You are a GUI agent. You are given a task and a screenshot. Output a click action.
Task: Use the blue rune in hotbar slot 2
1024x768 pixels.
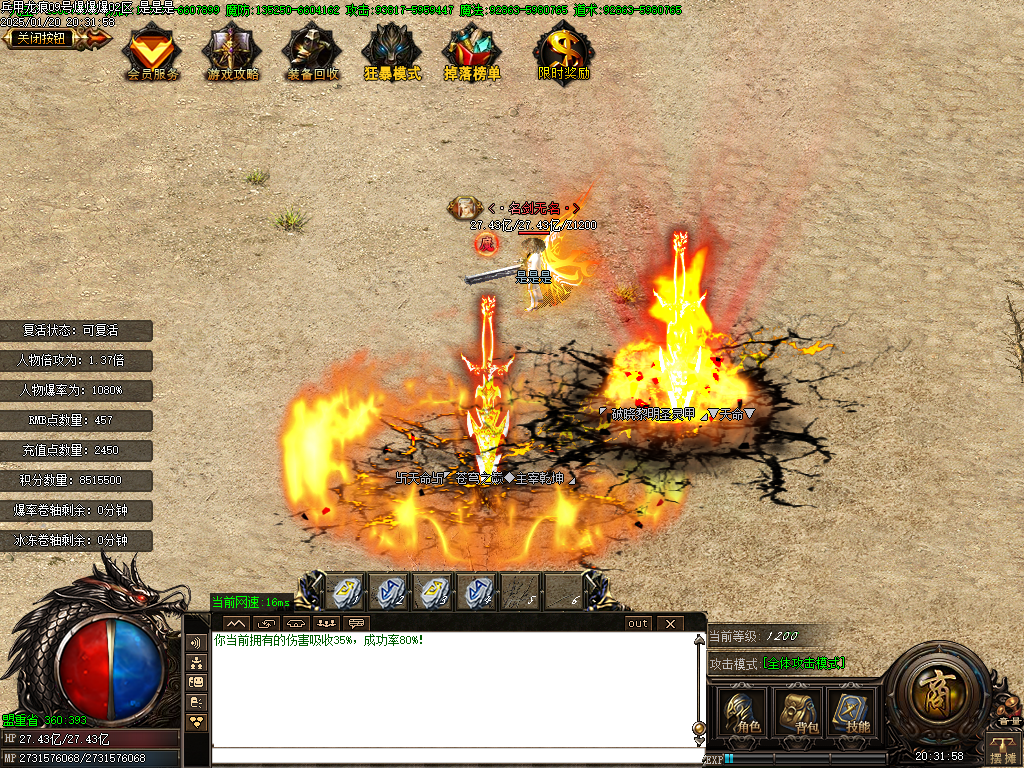pyautogui.click(x=389, y=592)
